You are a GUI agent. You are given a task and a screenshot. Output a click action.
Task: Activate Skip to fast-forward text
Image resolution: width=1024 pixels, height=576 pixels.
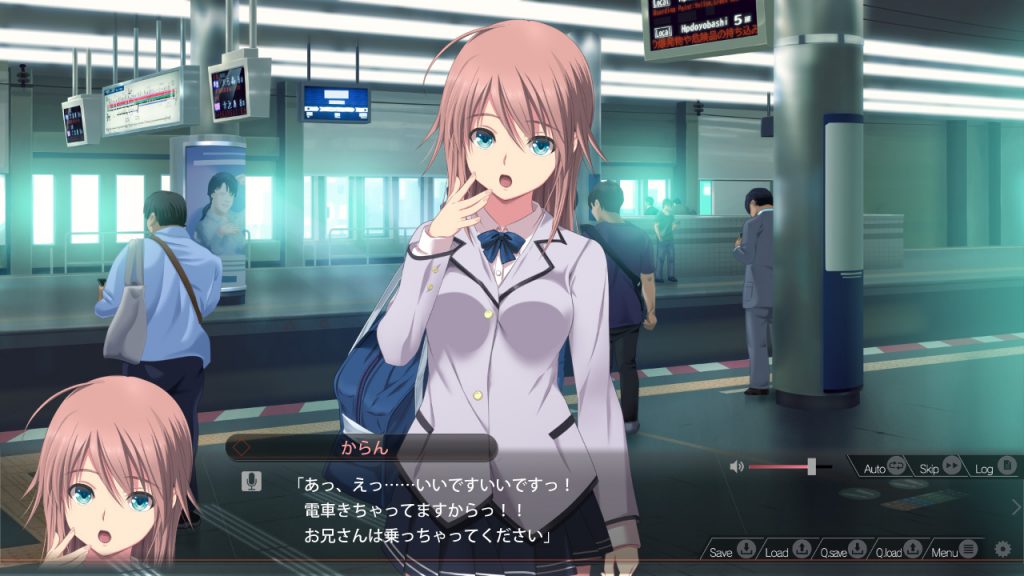[x=940, y=467]
